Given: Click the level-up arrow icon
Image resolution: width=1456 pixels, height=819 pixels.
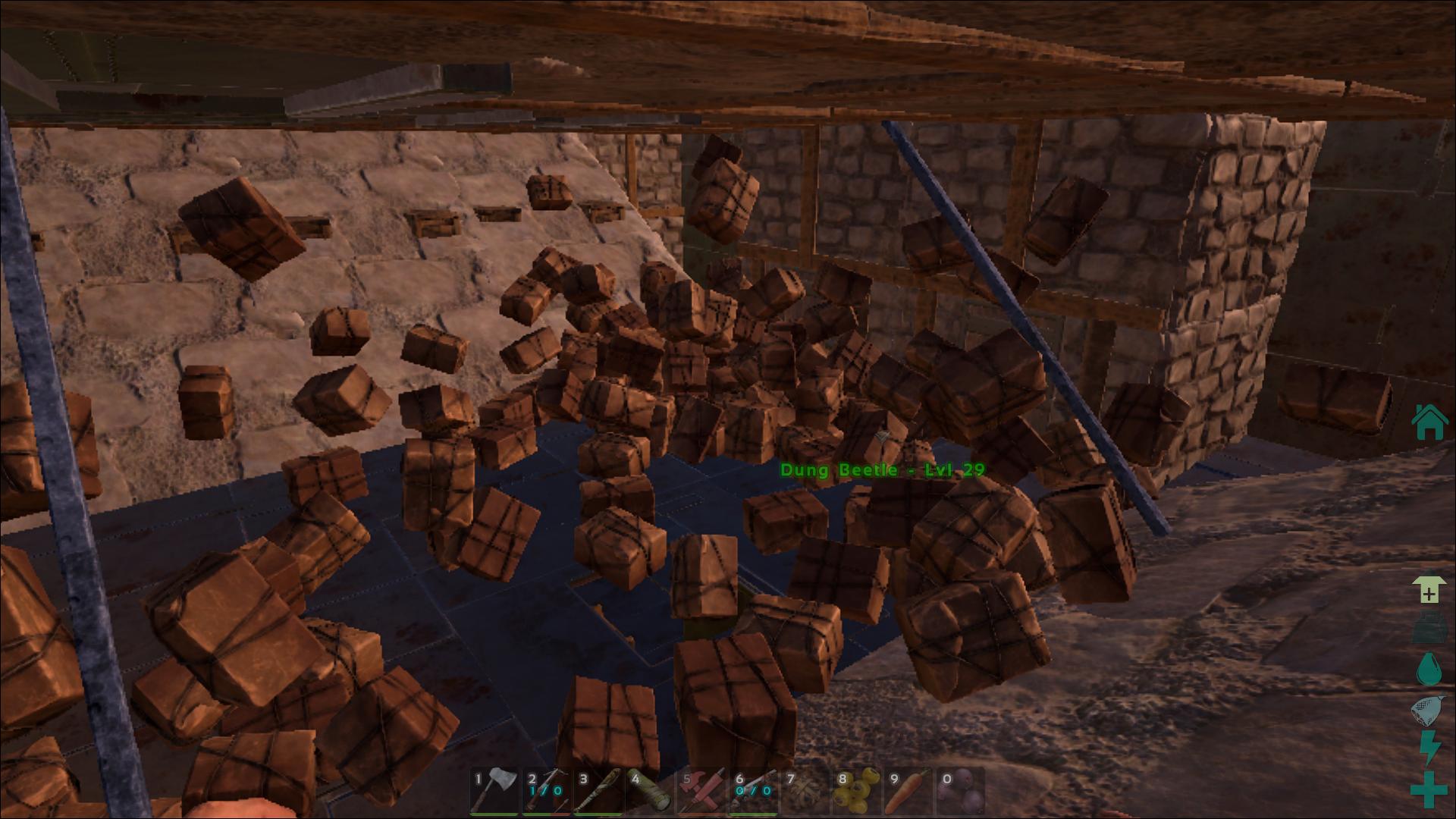Looking at the screenshot, I should coord(1429,590).
